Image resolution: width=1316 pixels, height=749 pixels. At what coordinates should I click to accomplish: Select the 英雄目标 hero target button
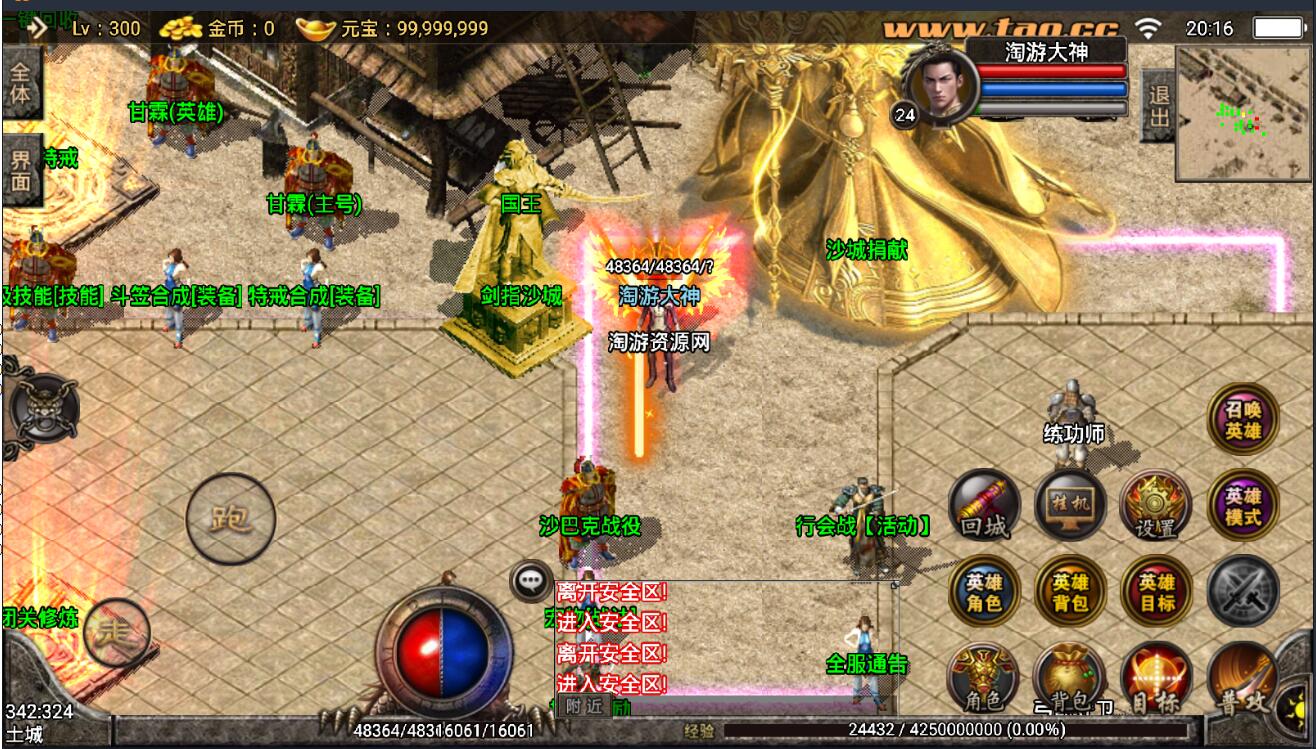coord(1156,592)
